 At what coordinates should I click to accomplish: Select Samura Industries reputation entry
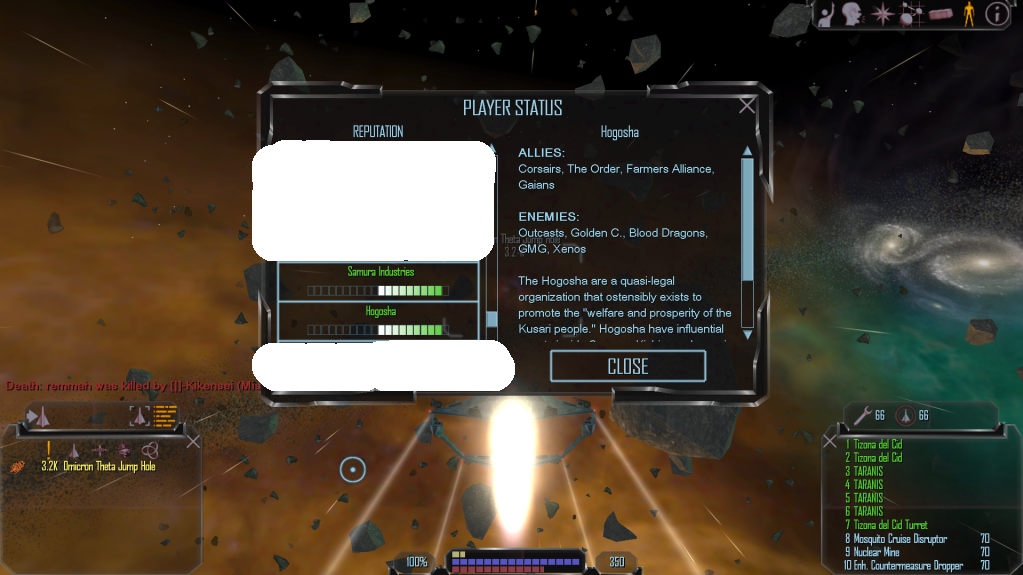tap(380, 281)
